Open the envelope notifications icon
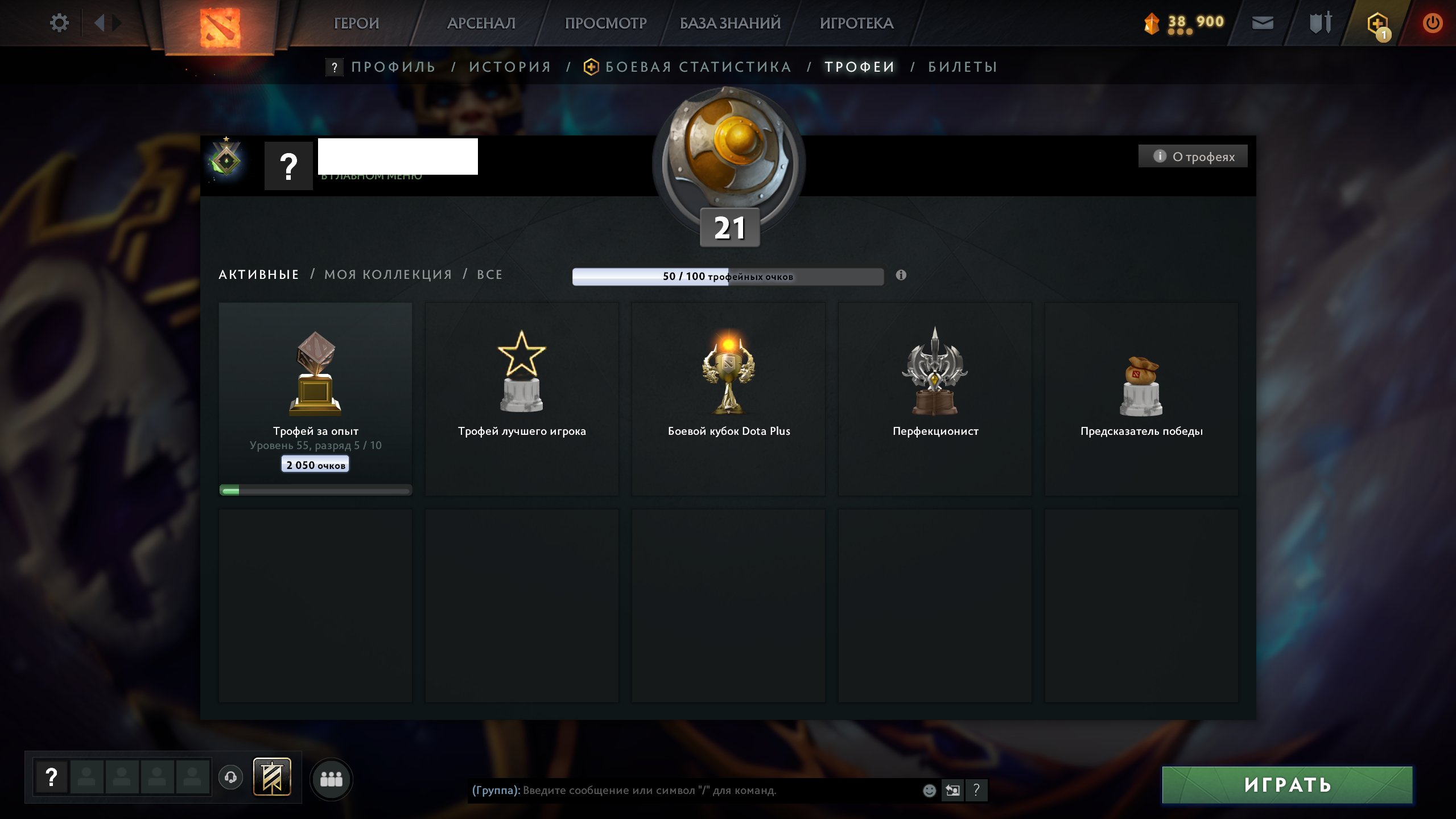This screenshot has height=819, width=1456. tap(1262, 22)
